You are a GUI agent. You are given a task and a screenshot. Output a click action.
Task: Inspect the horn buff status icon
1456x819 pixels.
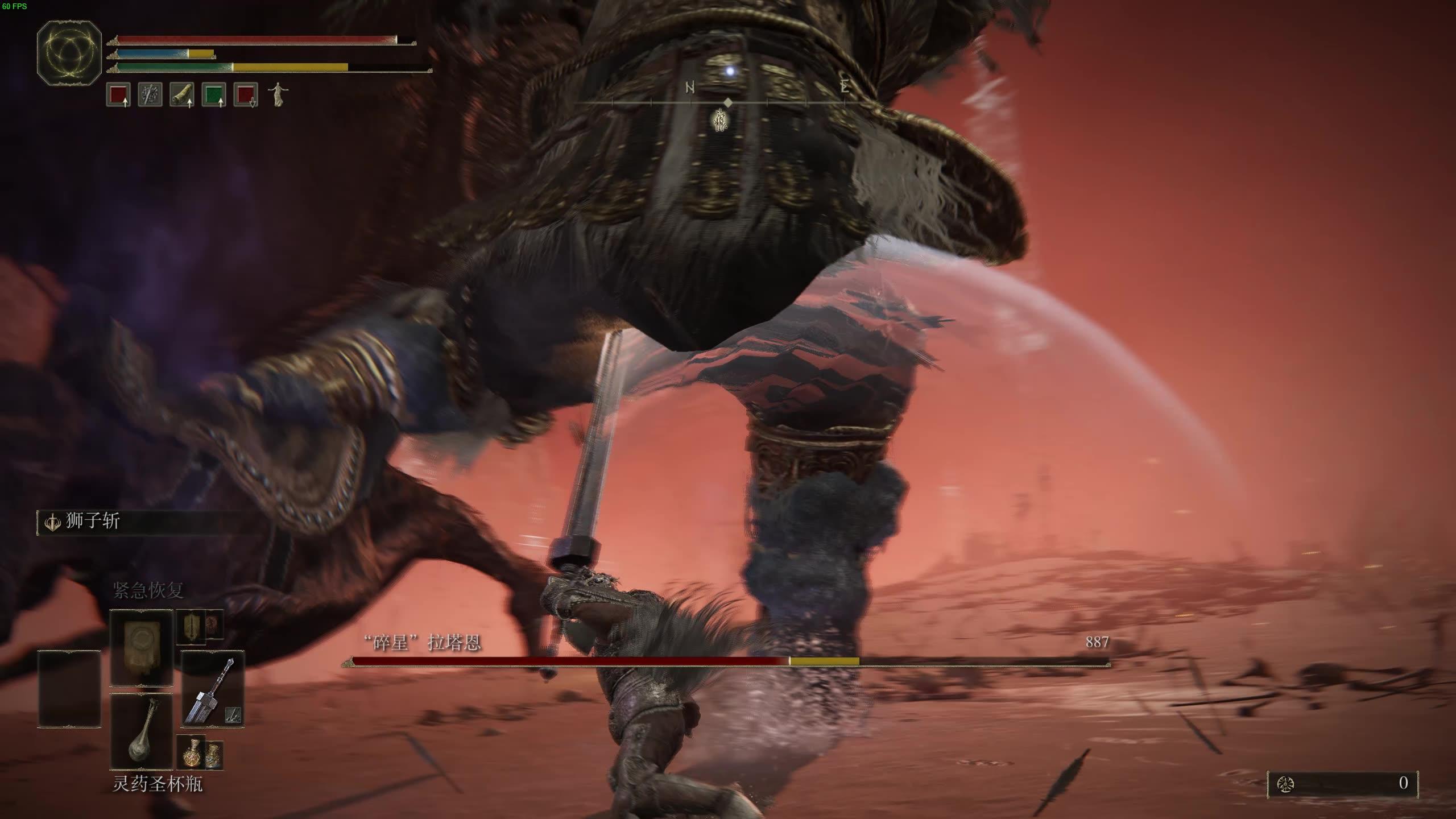coord(182,94)
